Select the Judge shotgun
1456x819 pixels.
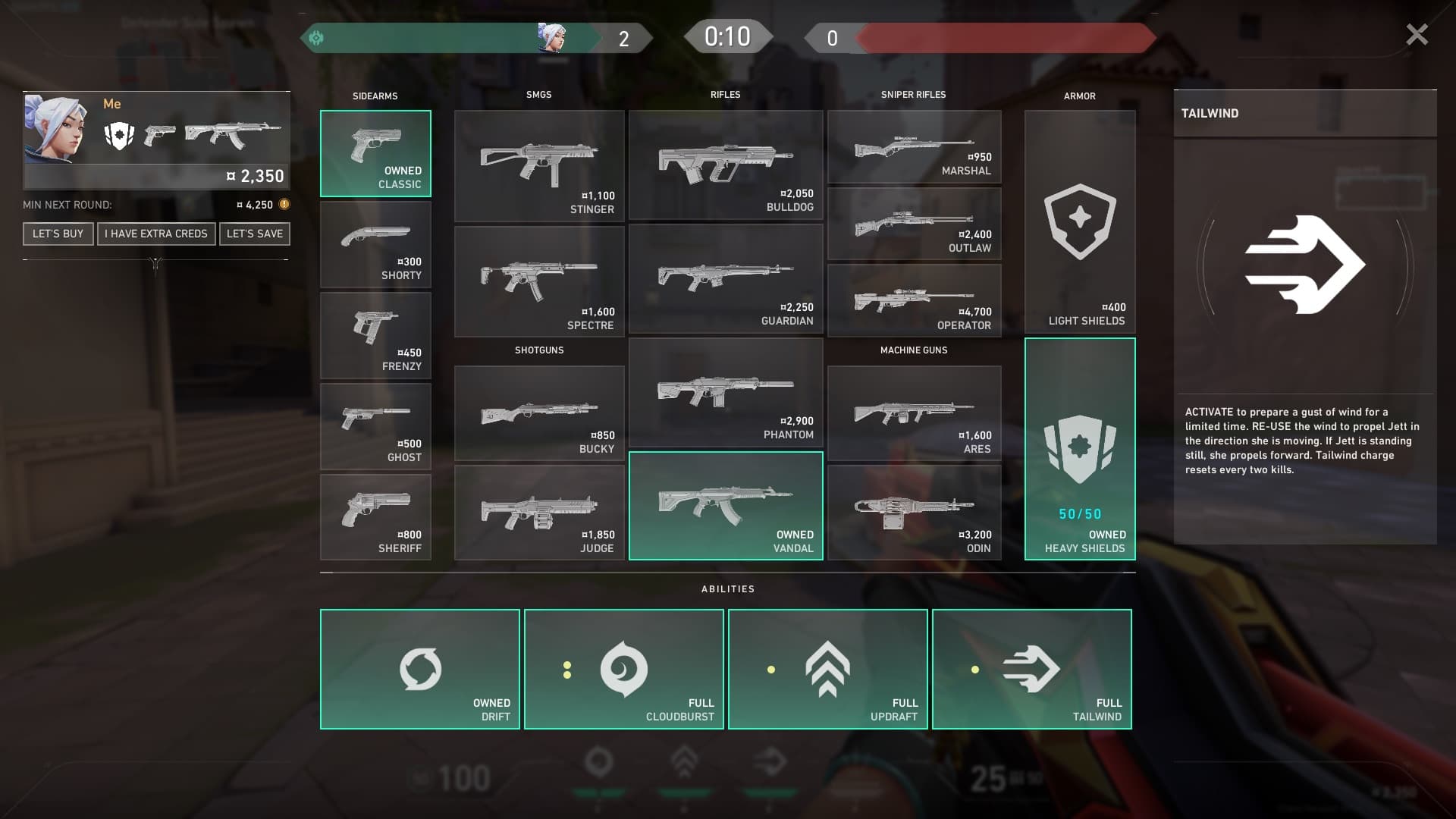tap(539, 513)
